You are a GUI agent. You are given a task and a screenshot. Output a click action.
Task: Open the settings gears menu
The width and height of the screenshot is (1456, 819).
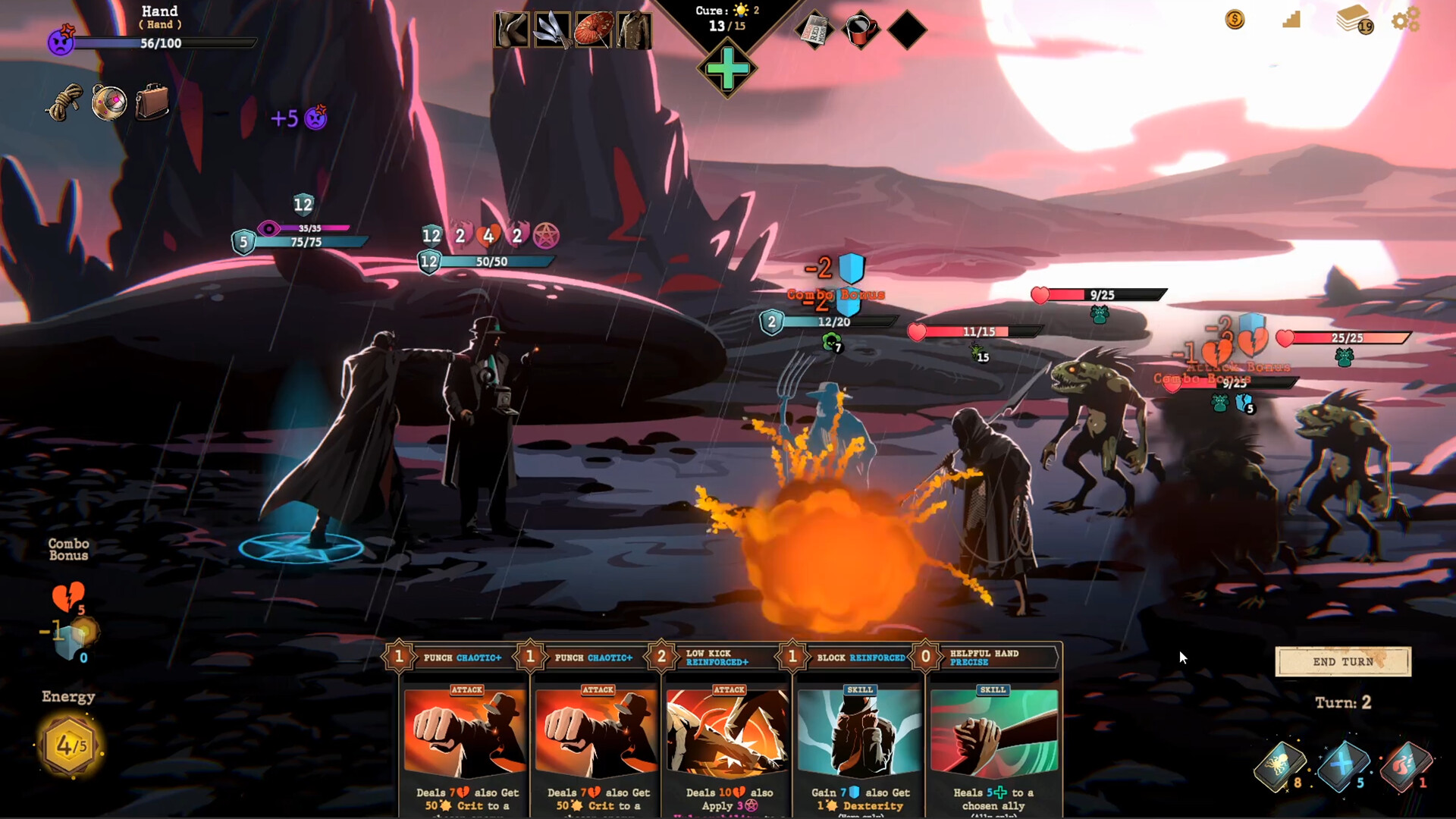click(1405, 20)
